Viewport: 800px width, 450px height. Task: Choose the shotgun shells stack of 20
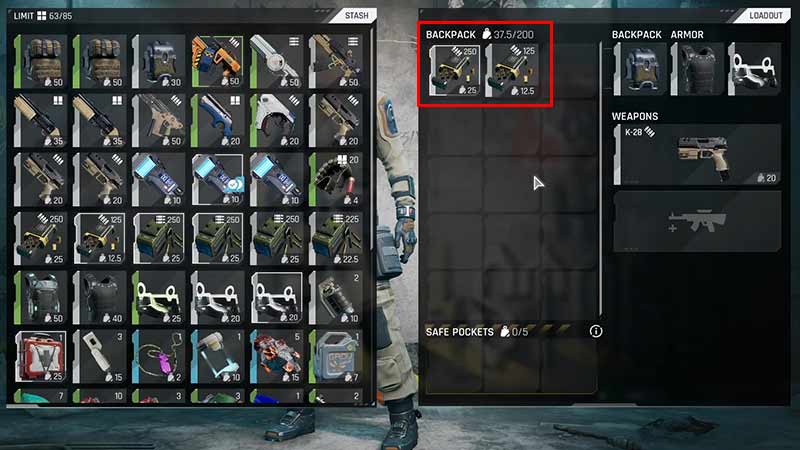coord(337,180)
